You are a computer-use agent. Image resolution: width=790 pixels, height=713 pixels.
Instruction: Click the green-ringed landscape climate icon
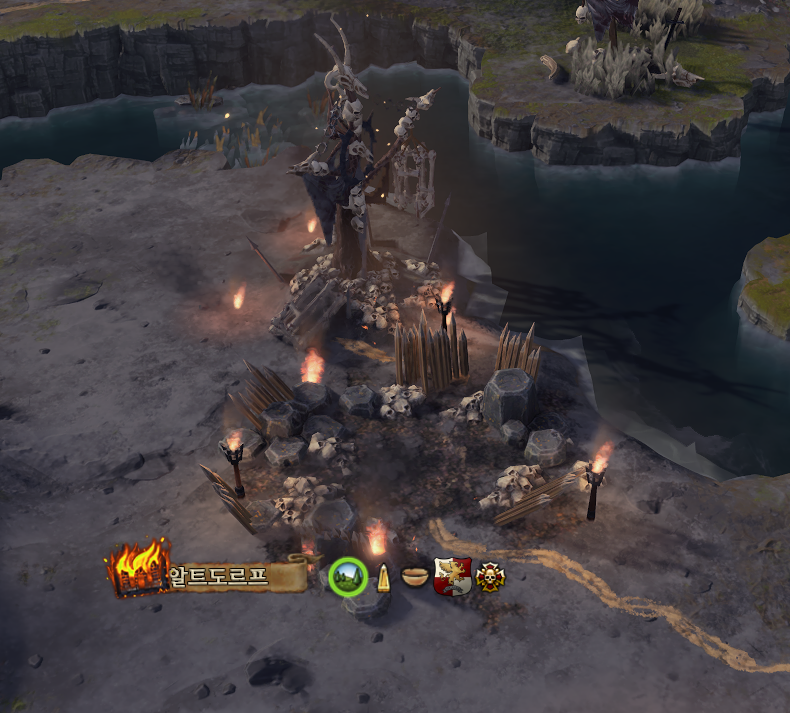pyautogui.click(x=348, y=576)
